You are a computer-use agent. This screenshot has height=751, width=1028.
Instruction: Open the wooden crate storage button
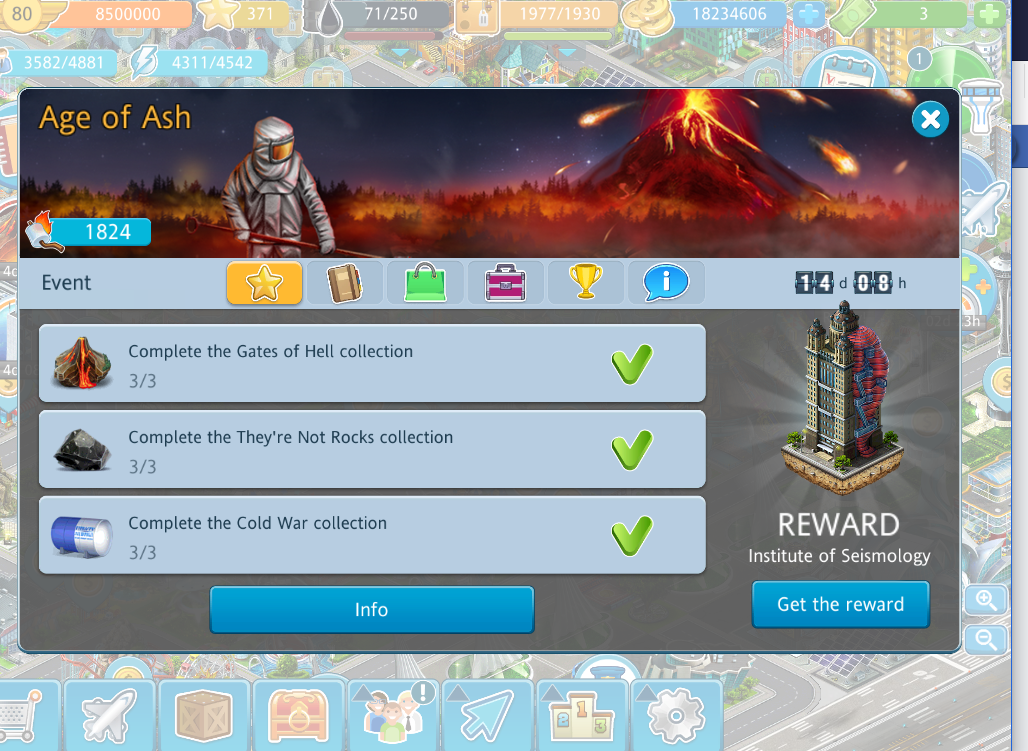tap(204, 716)
